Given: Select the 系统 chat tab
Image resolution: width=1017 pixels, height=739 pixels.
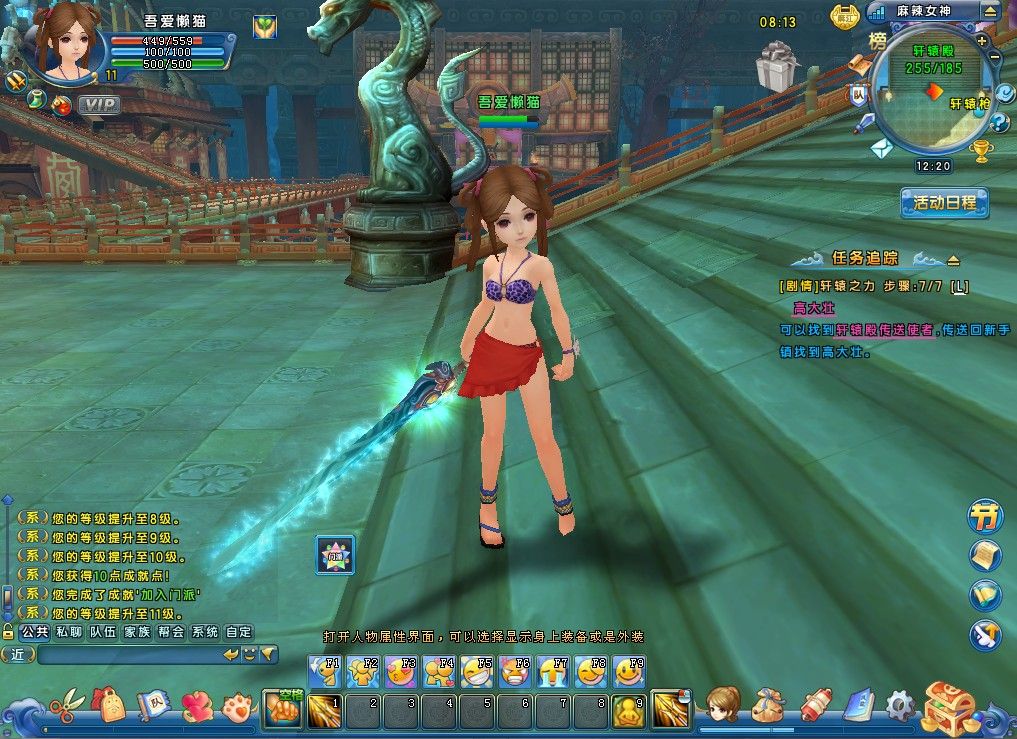Looking at the screenshot, I should [x=205, y=632].
